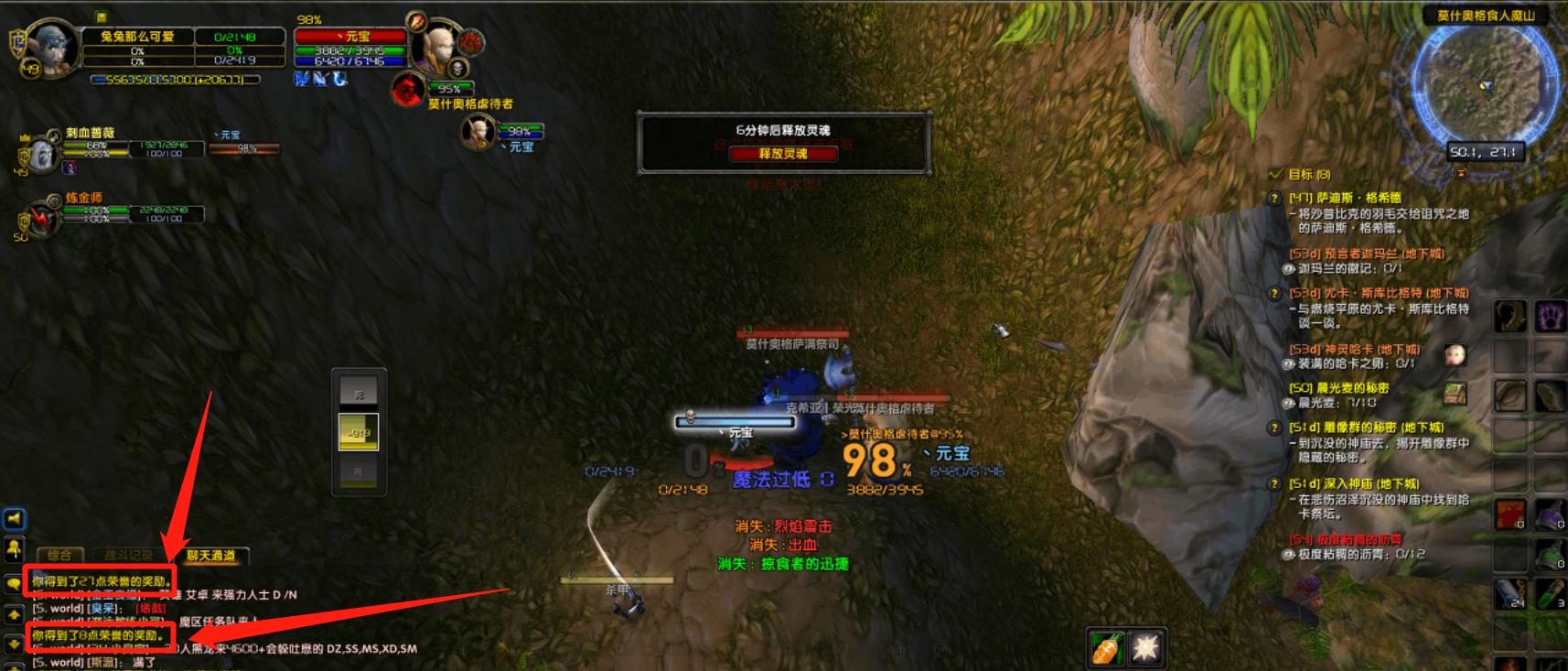The height and width of the screenshot is (671, 1568).
Task: Click the red 释放灵魂 release spirit button
Action: point(783,154)
